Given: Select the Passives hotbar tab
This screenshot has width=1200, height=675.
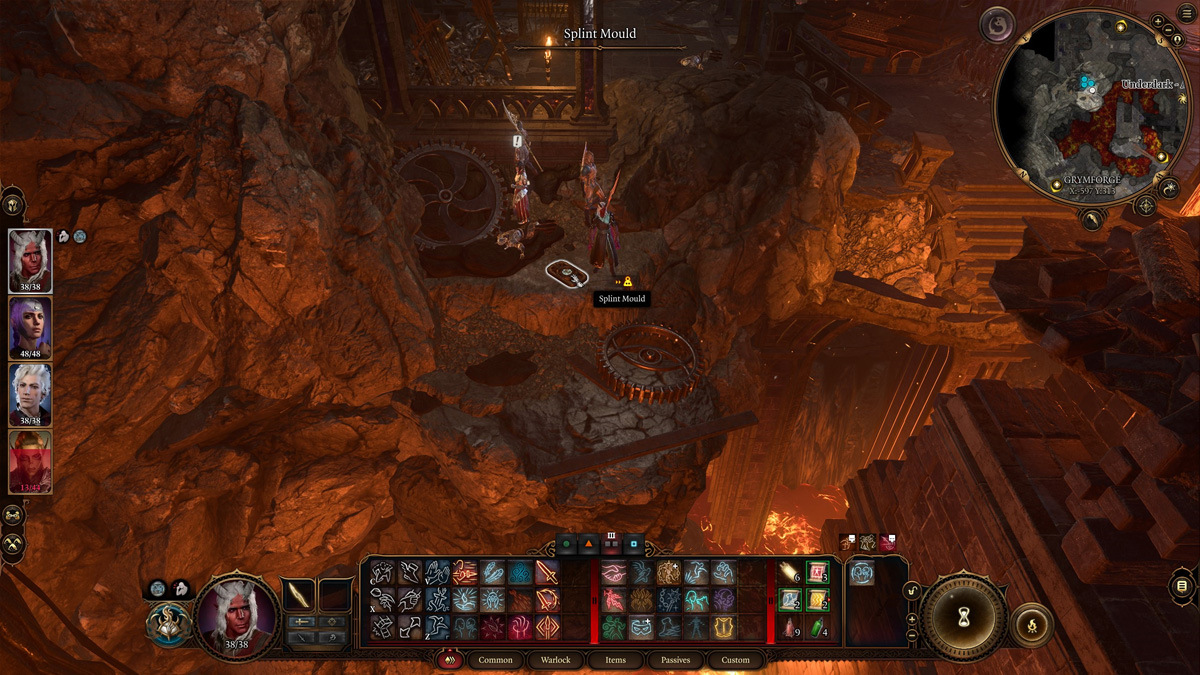Looking at the screenshot, I should (675, 660).
